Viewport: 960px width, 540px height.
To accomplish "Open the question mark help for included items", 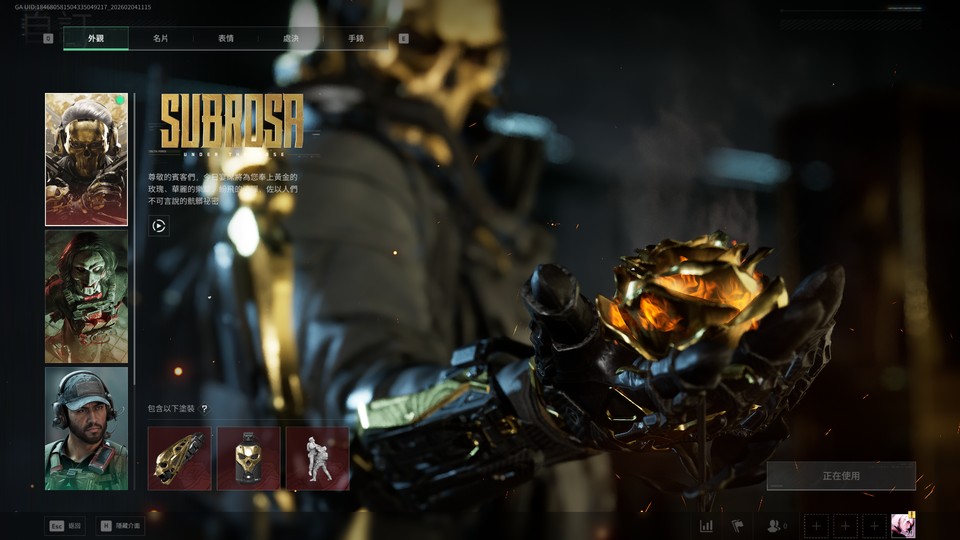I will point(204,409).
